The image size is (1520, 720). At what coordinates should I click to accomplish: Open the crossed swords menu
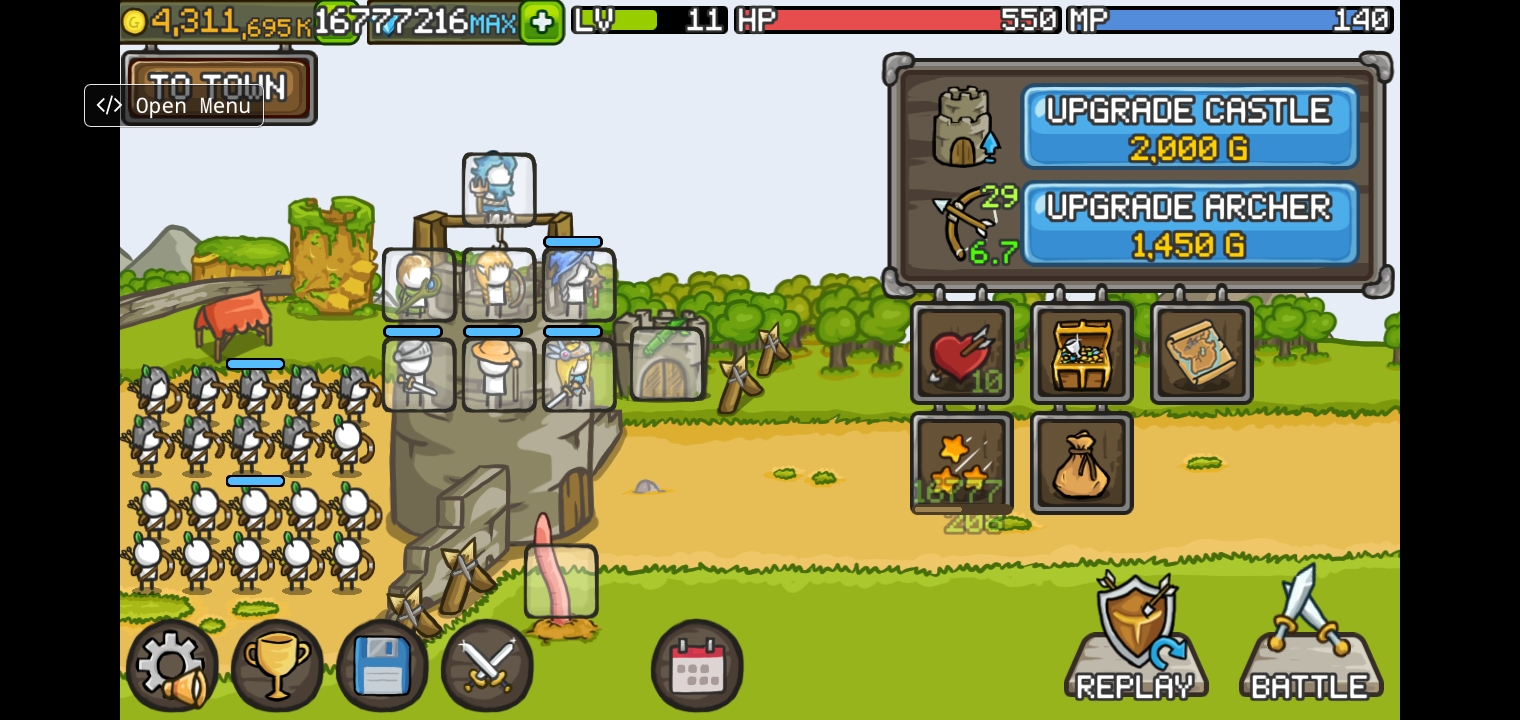click(487, 665)
